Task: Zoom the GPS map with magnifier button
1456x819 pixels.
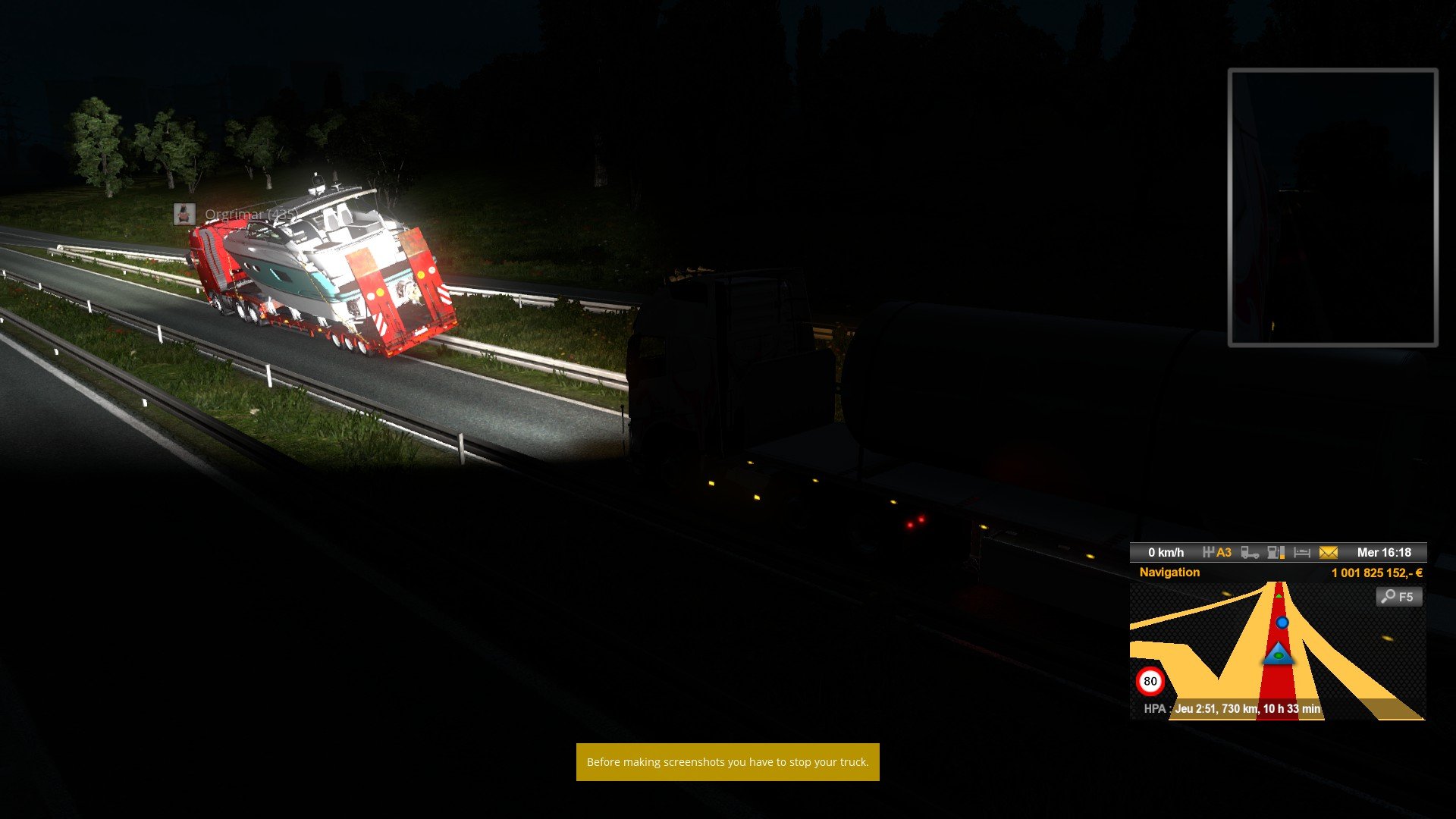Action: pyautogui.click(x=1398, y=597)
